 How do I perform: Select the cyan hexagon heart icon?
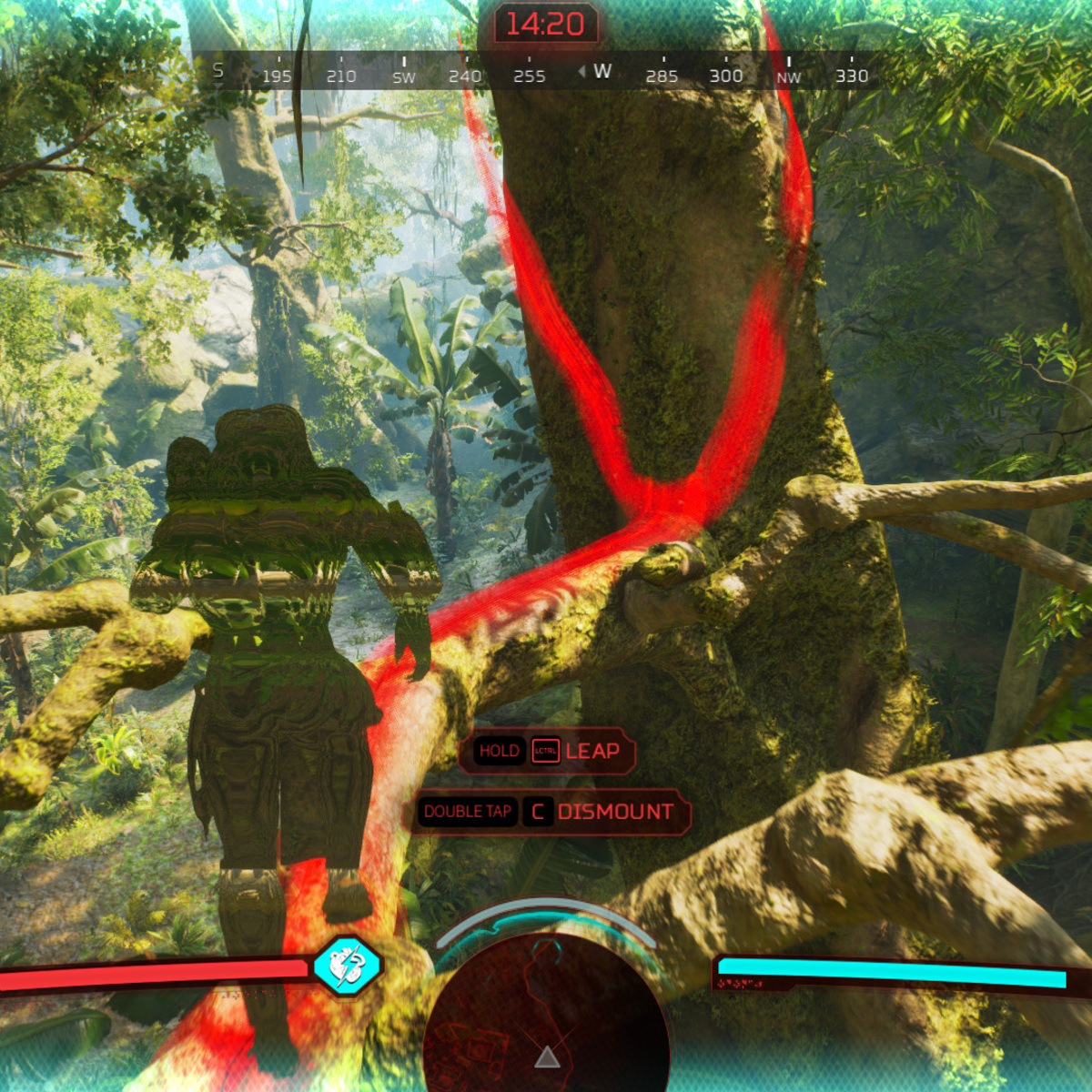point(347,966)
